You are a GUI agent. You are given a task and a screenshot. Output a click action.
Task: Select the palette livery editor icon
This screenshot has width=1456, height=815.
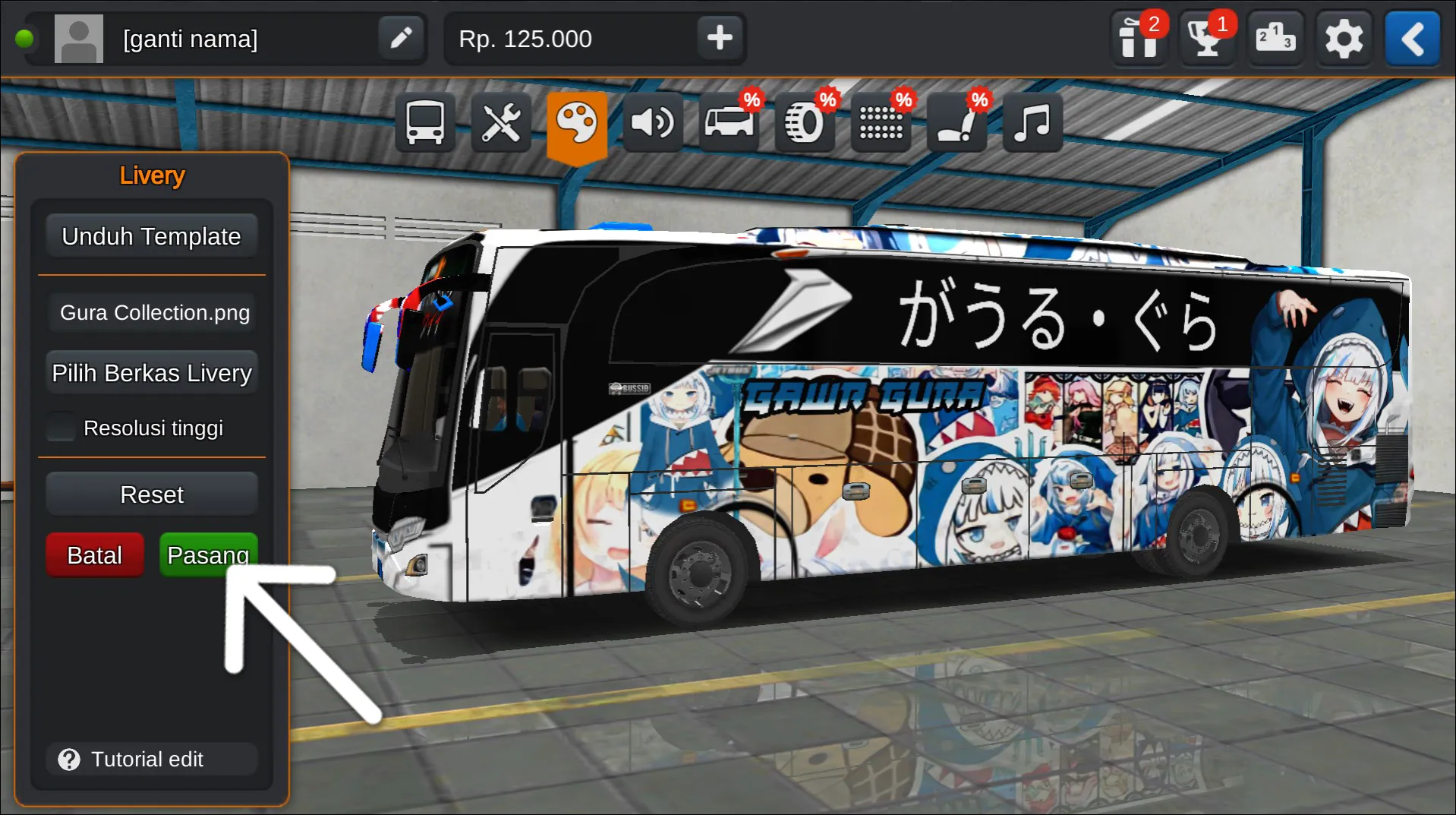[x=578, y=122]
